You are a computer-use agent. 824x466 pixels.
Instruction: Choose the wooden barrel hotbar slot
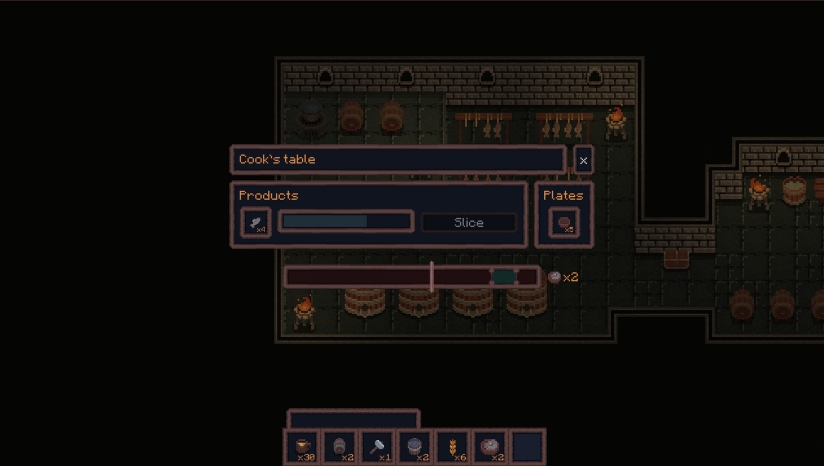(x=340, y=447)
